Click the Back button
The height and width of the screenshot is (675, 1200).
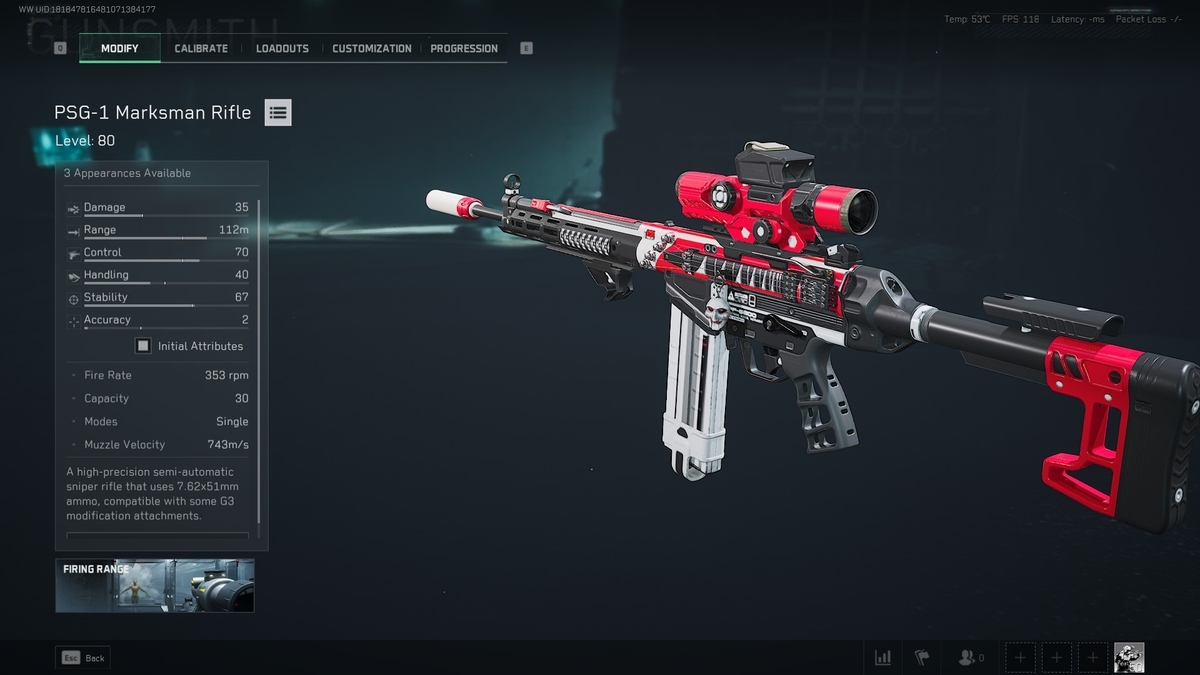pyautogui.click(x=83, y=658)
